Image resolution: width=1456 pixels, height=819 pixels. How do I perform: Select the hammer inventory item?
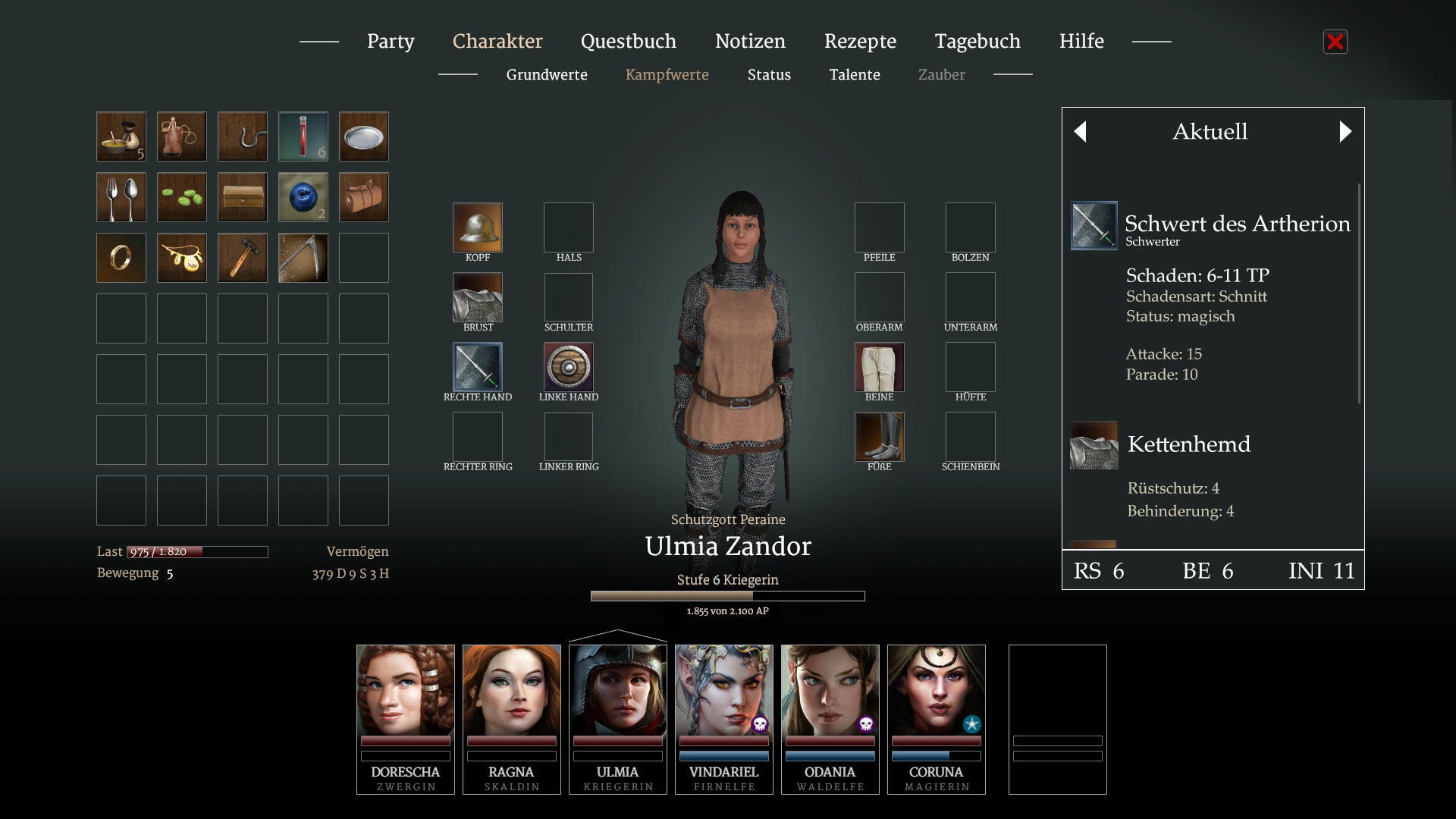243,258
